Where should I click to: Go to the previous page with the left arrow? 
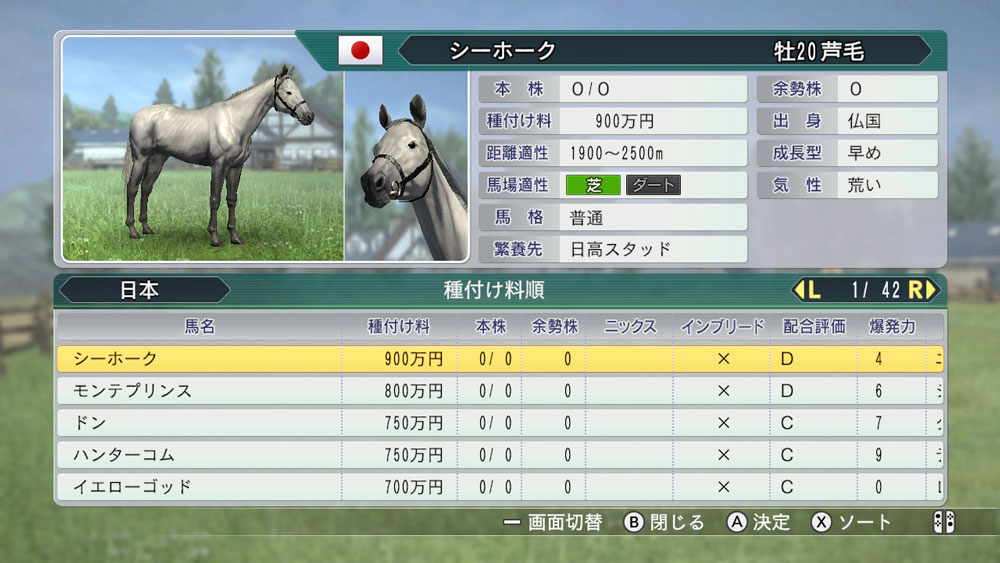click(807, 290)
